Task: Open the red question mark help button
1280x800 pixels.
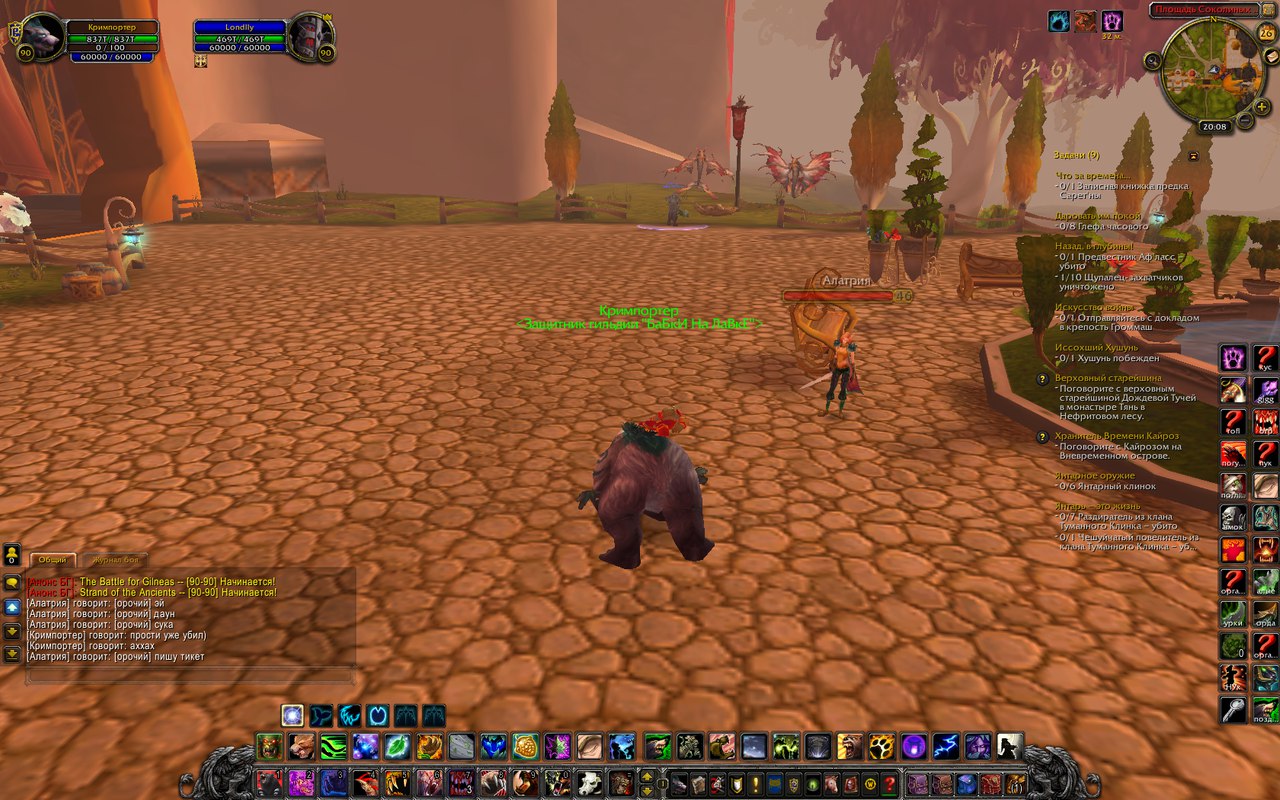Action: (x=889, y=783)
